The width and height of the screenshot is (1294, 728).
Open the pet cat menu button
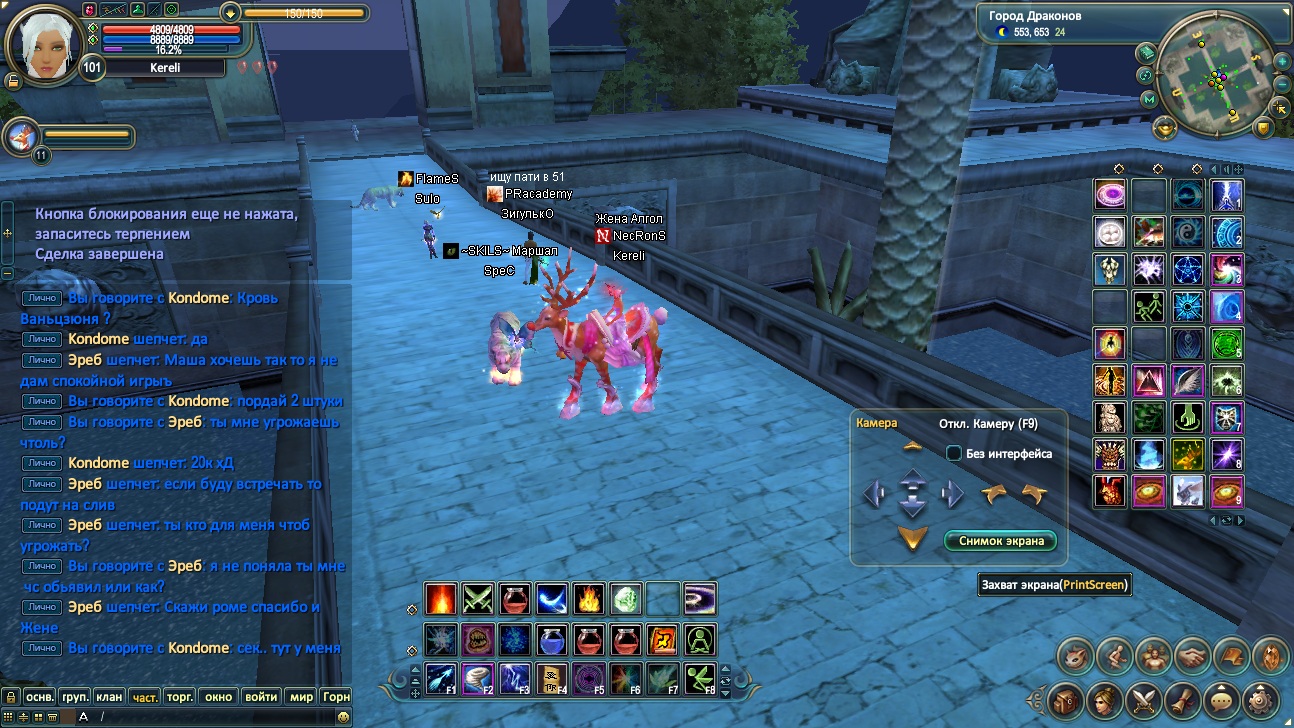(1076, 656)
